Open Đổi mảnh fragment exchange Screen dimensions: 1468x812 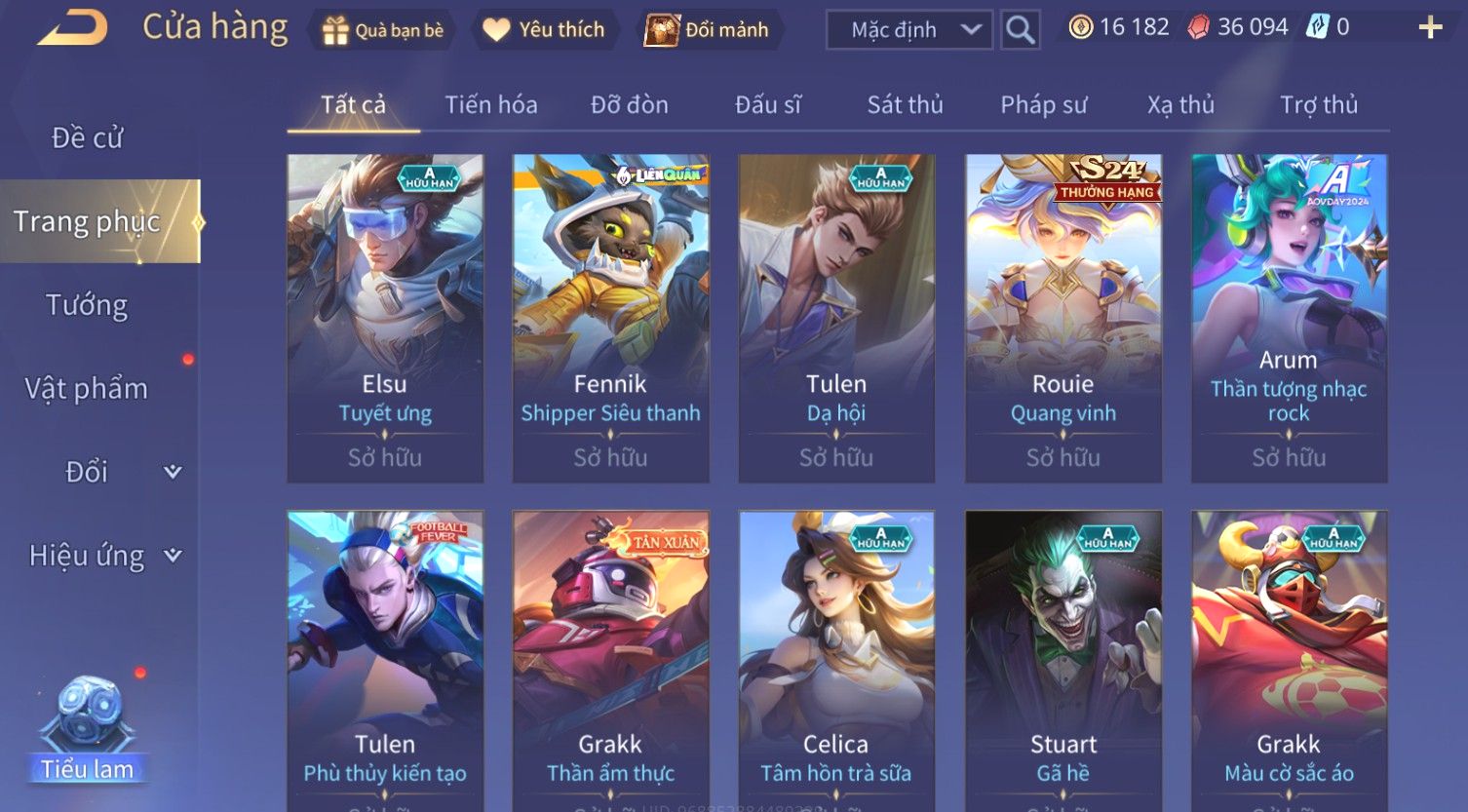coord(708,30)
